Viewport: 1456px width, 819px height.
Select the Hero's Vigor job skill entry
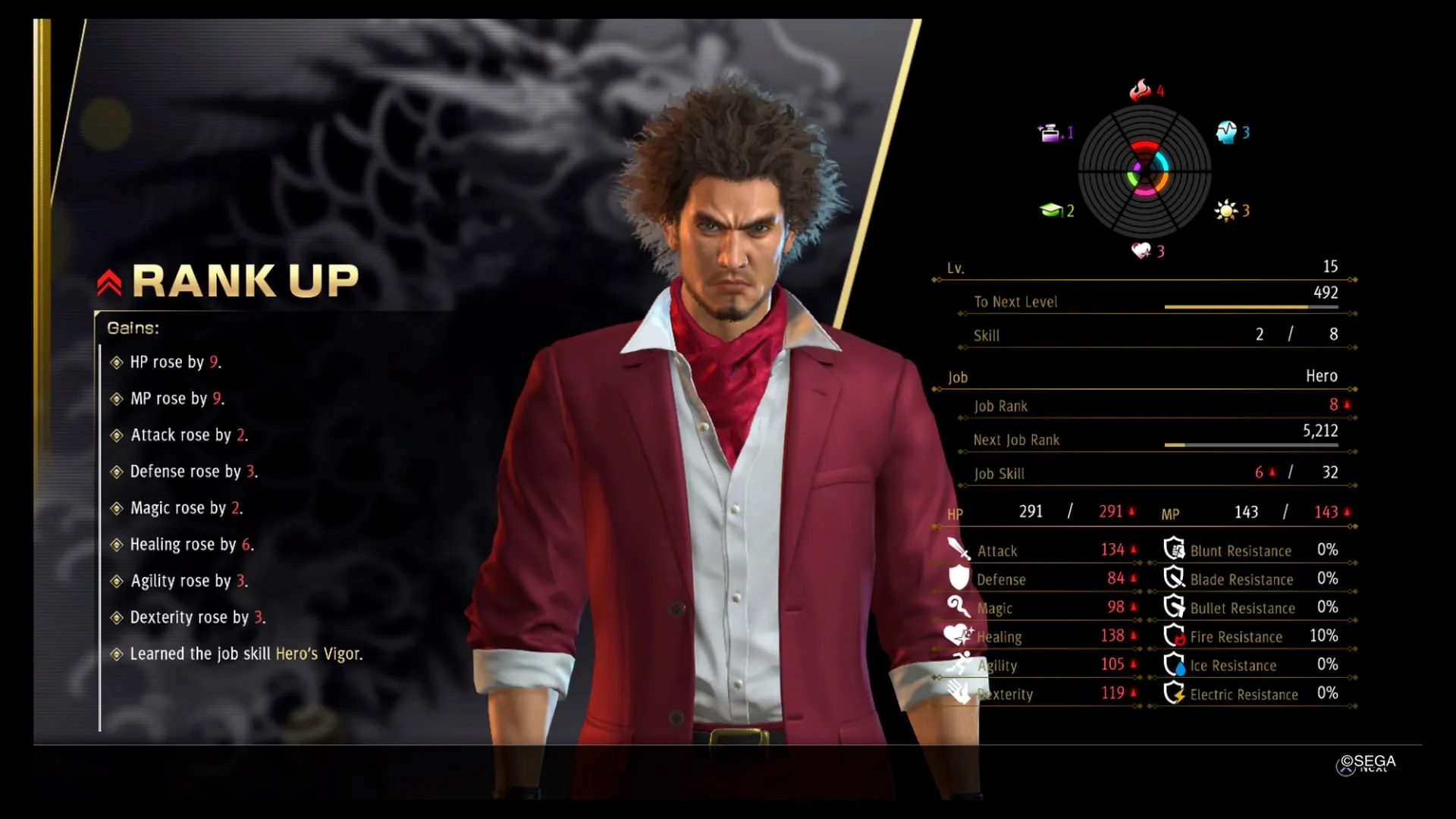(318, 654)
